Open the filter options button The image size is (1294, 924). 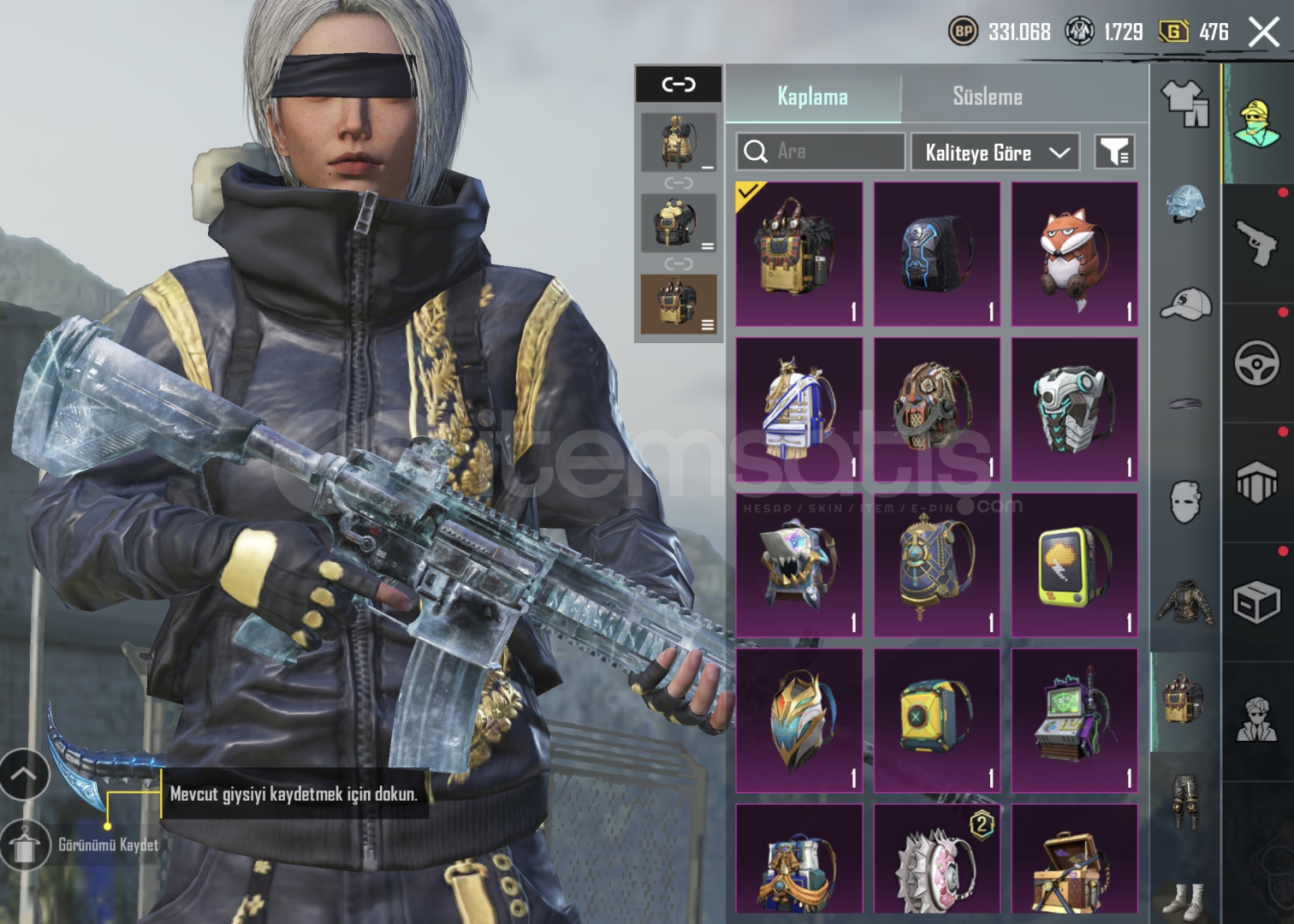point(1114,152)
